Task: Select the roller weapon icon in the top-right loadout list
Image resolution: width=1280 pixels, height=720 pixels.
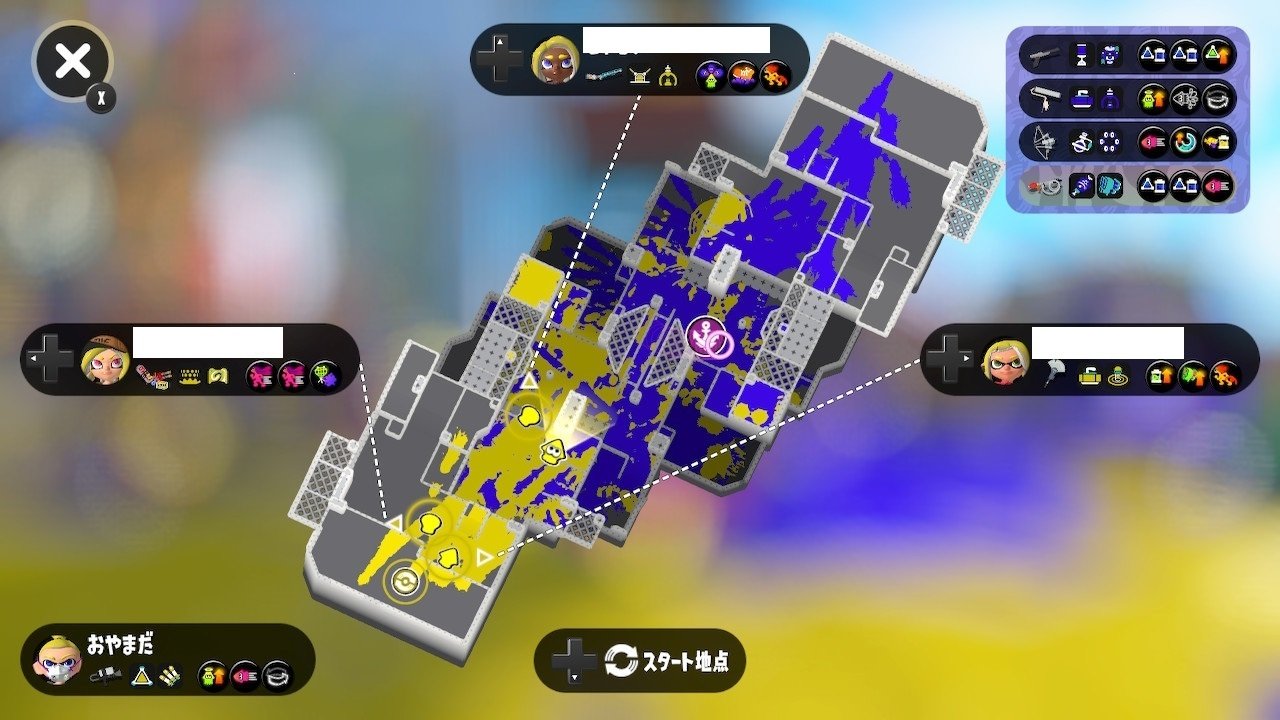Action: 1046,96
